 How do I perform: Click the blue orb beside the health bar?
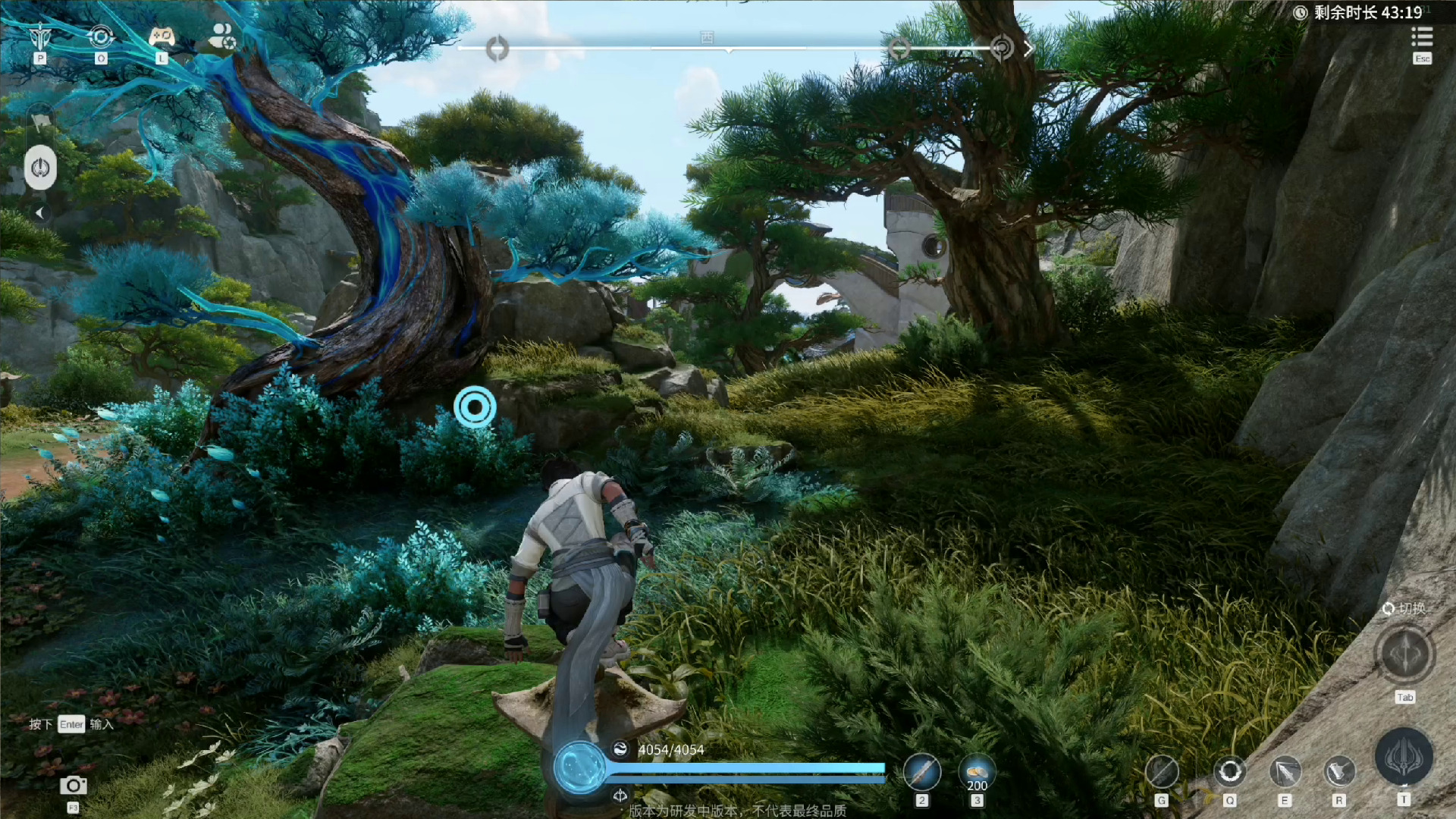(580, 767)
